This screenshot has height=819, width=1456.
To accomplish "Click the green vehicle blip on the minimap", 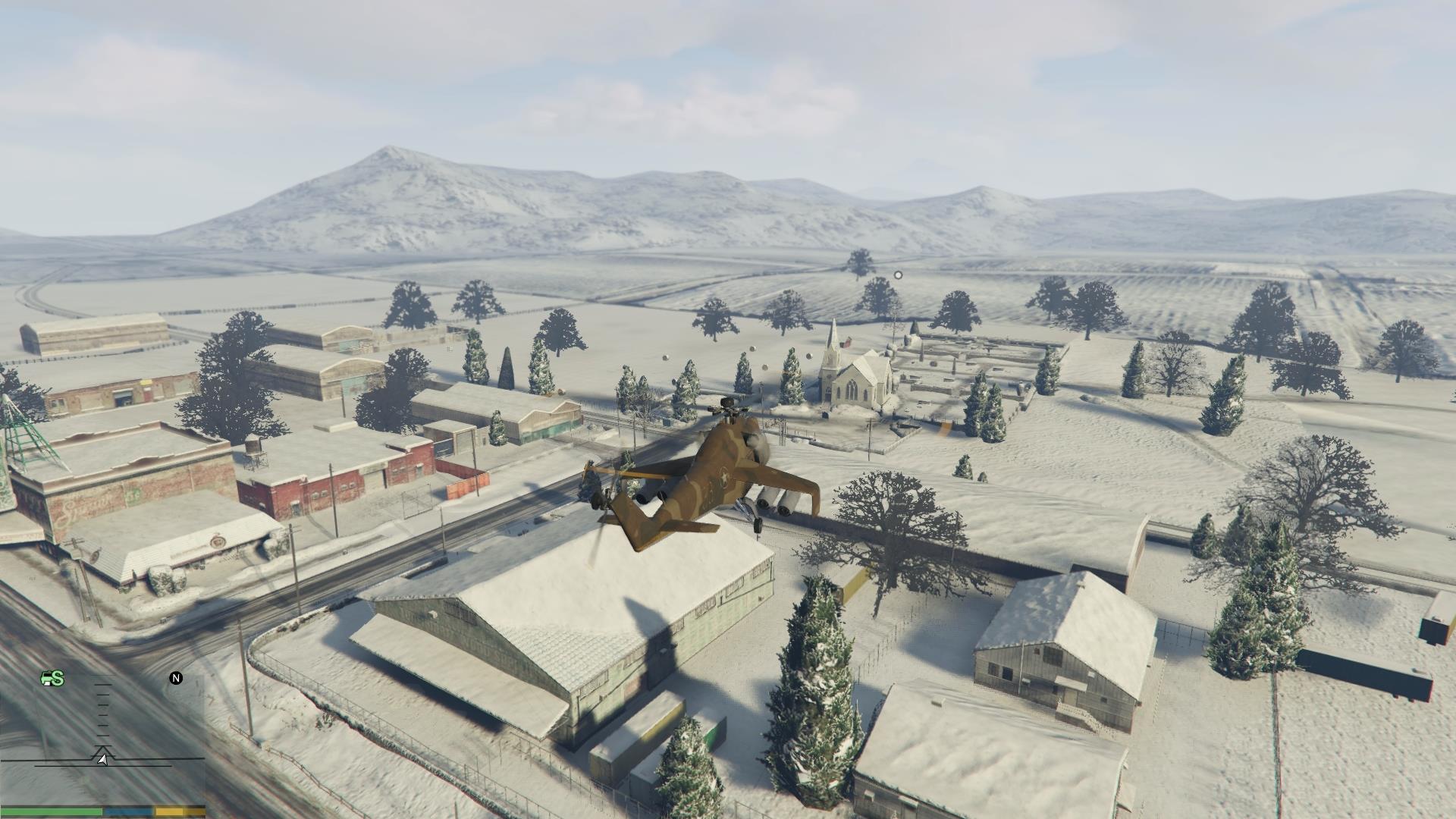I will 52,679.
